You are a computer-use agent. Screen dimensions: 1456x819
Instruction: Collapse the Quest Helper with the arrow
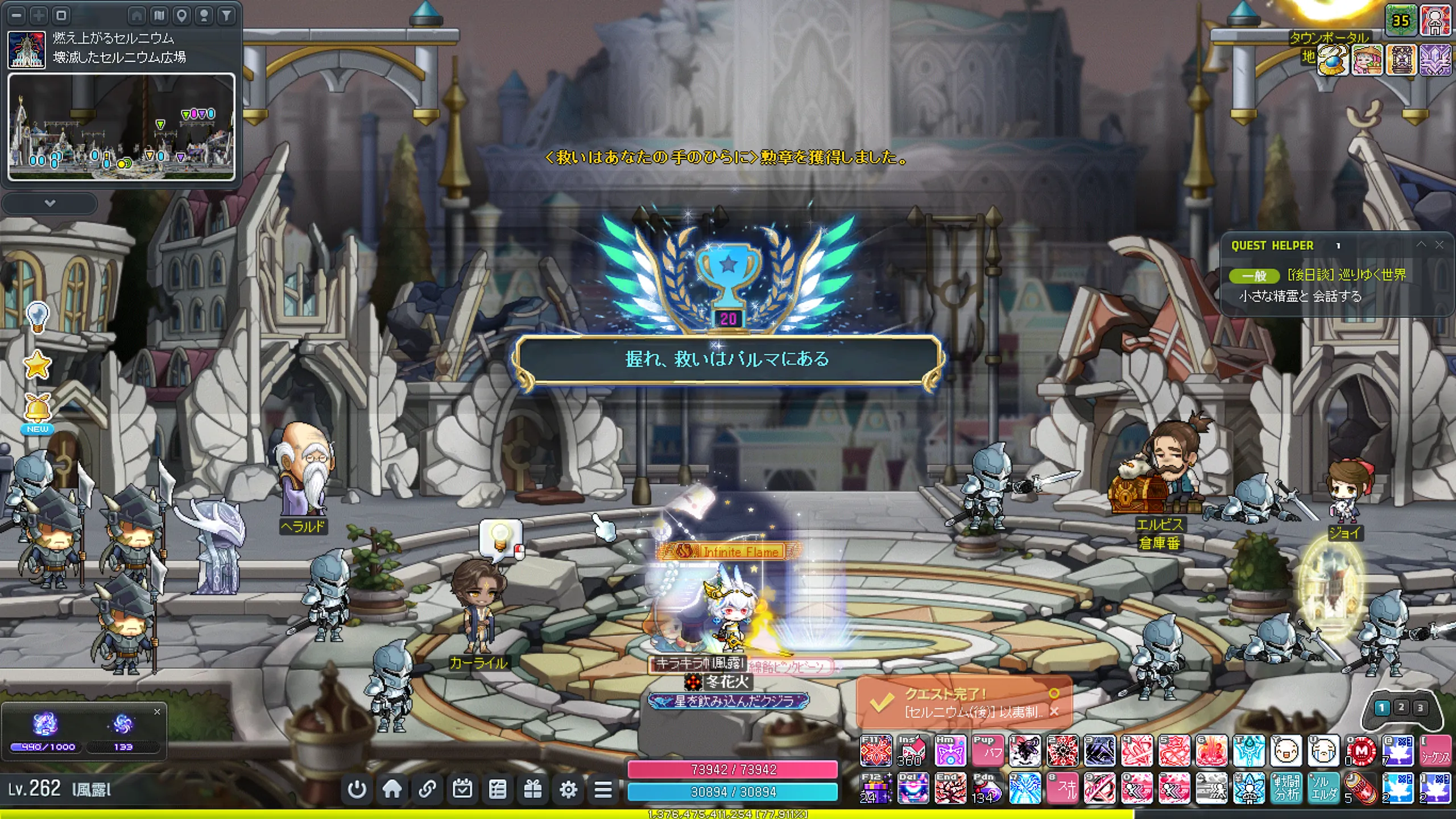click(1421, 245)
